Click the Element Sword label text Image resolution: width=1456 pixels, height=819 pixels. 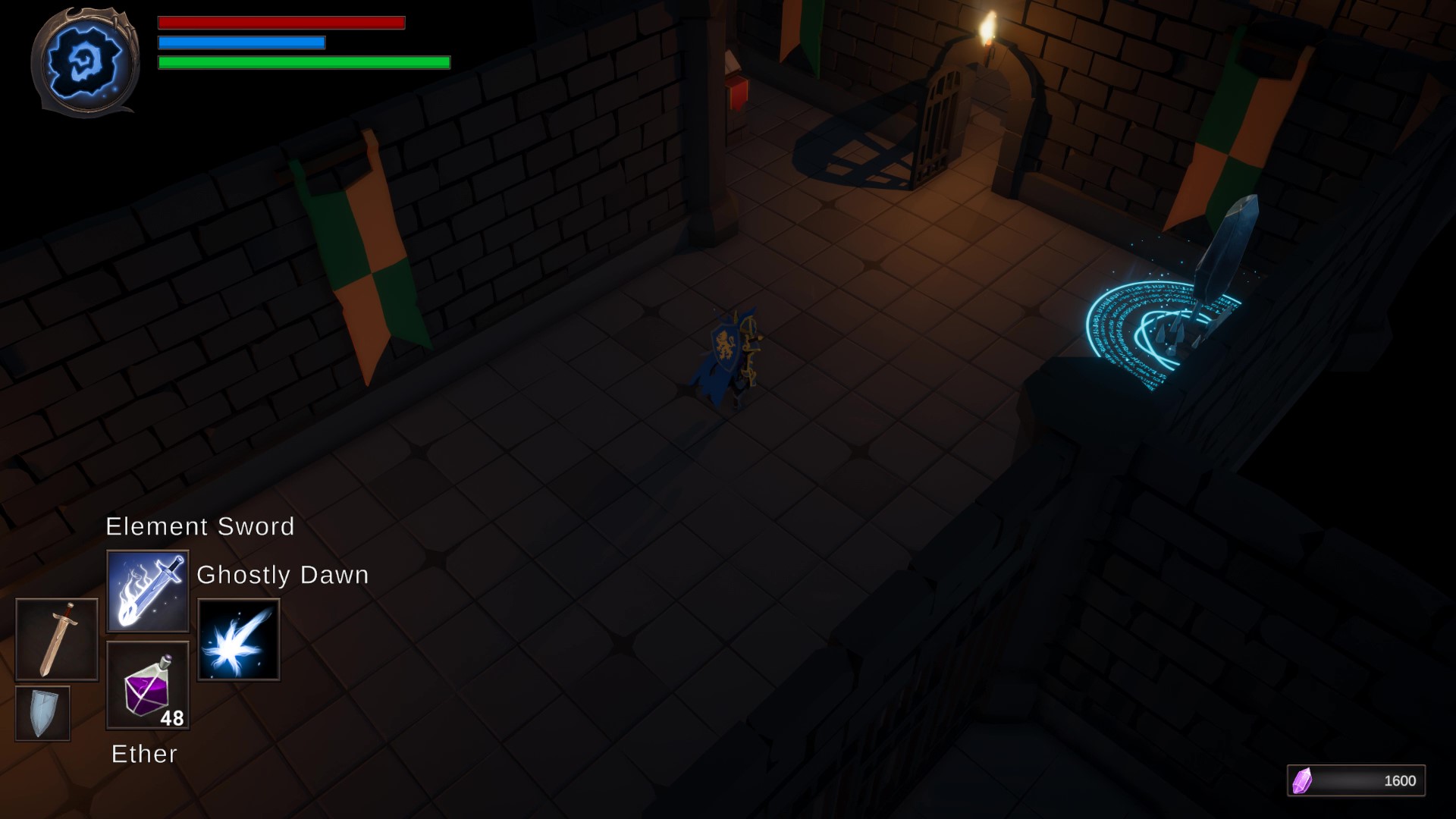[x=199, y=526]
